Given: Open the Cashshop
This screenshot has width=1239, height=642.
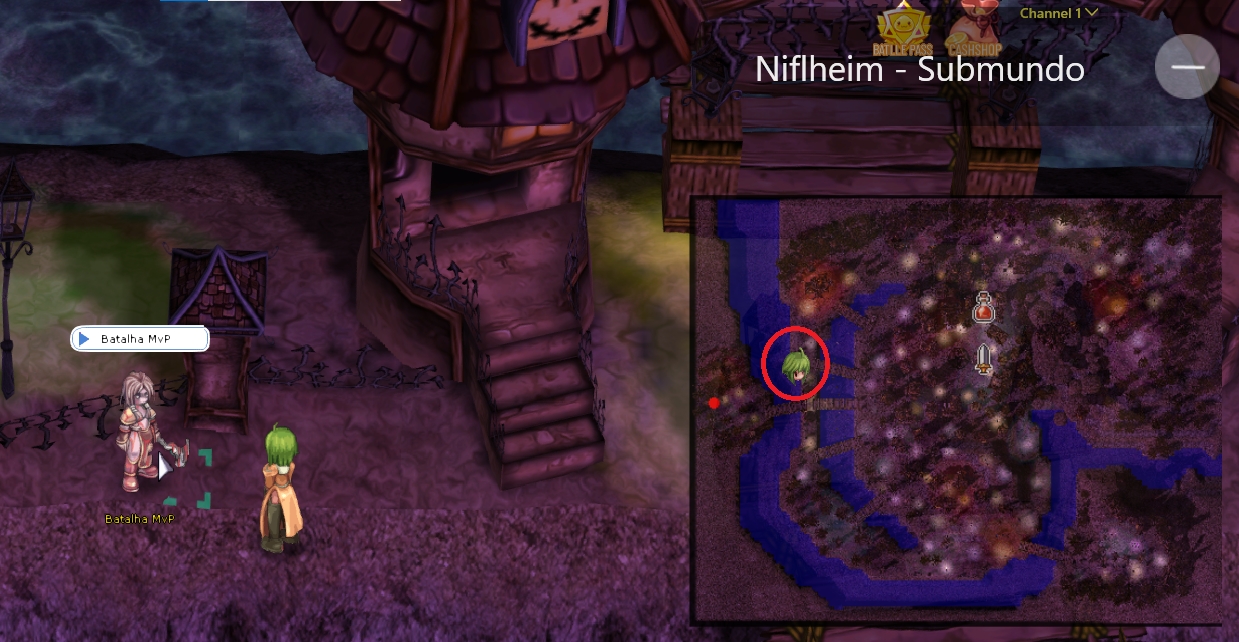Looking at the screenshot, I should 974,30.
